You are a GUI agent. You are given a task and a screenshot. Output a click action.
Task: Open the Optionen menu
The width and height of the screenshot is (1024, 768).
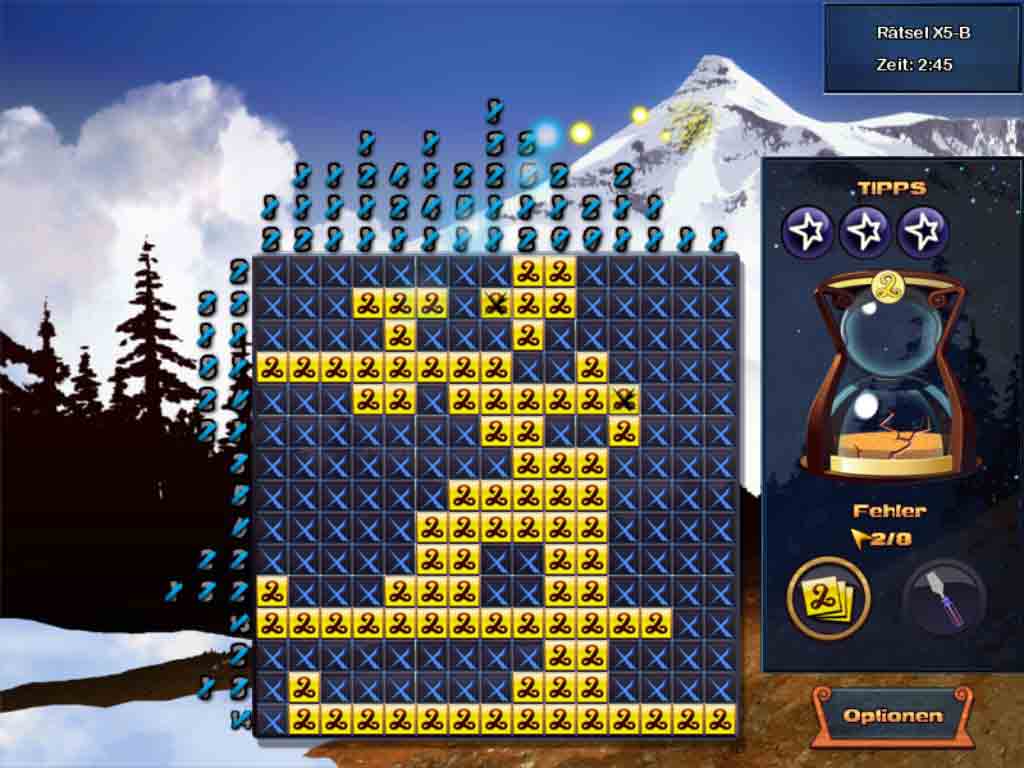click(x=892, y=716)
